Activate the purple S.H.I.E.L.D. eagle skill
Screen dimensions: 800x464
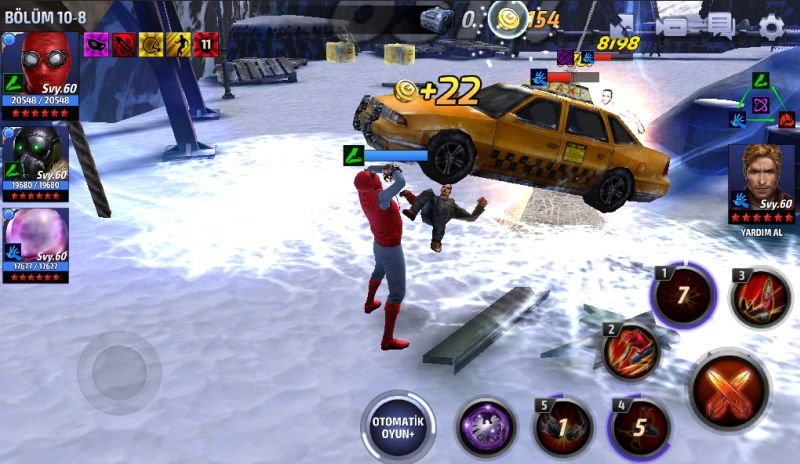coord(486,428)
